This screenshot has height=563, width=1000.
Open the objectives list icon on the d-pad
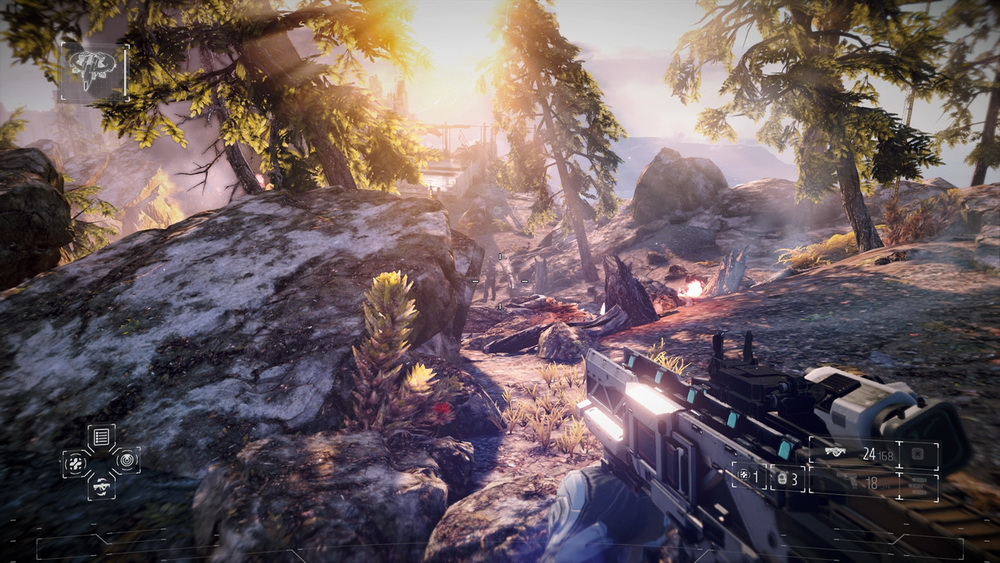(x=101, y=436)
